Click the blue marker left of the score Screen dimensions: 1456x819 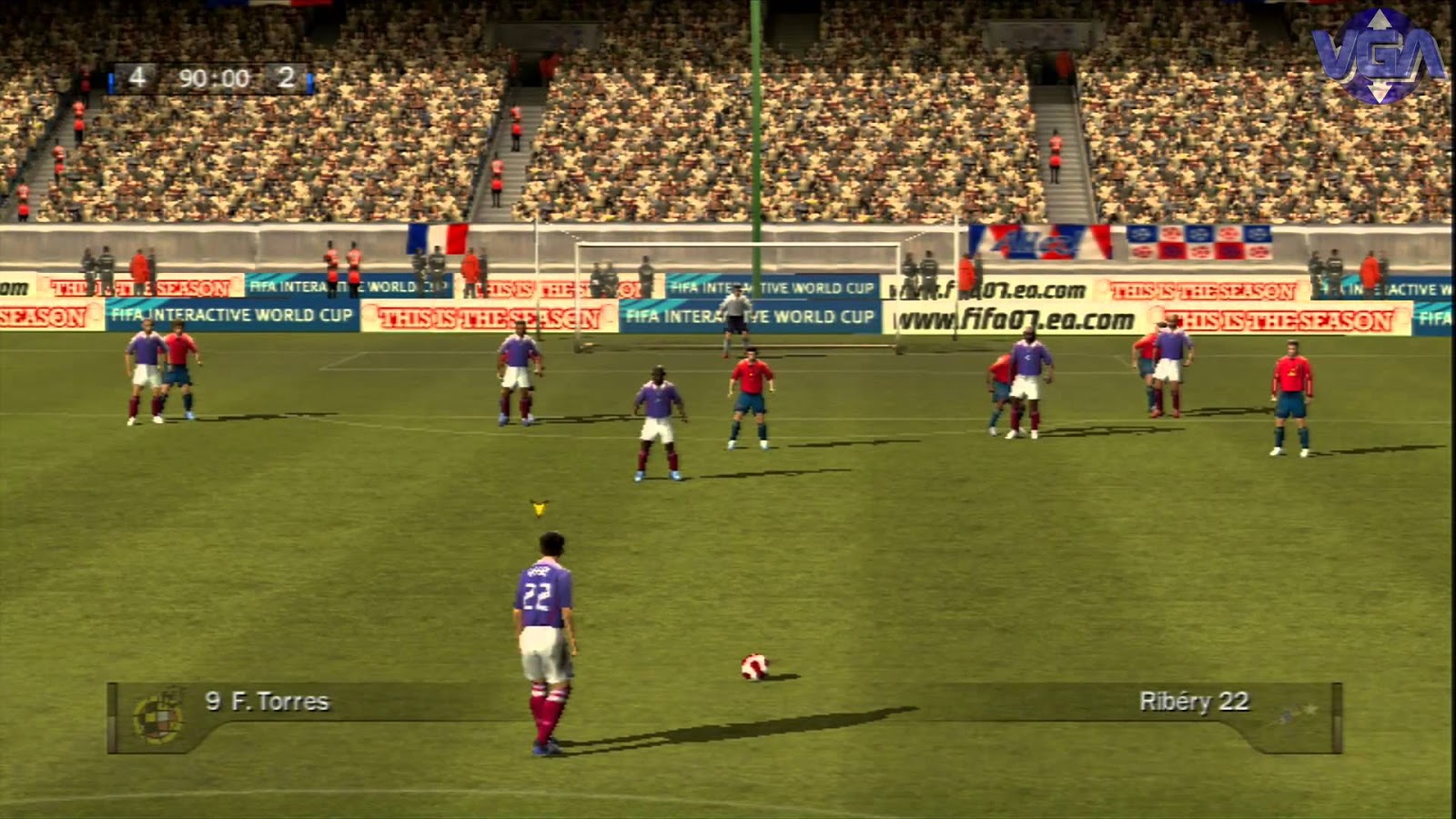point(111,79)
